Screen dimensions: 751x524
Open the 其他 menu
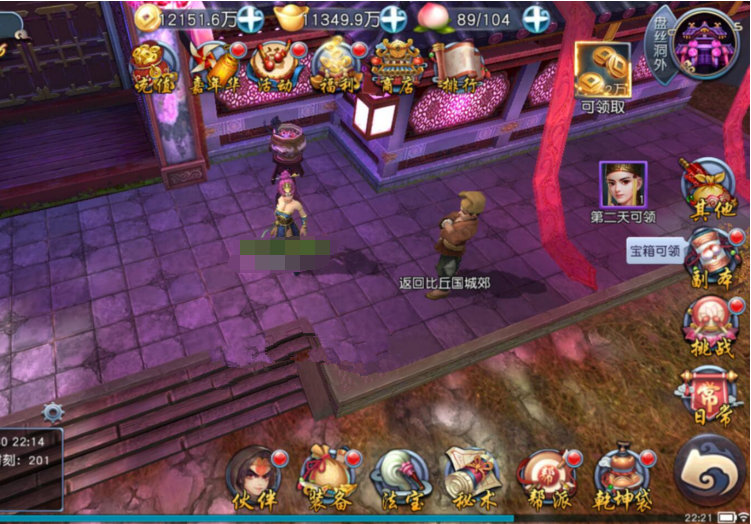click(x=709, y=185)
